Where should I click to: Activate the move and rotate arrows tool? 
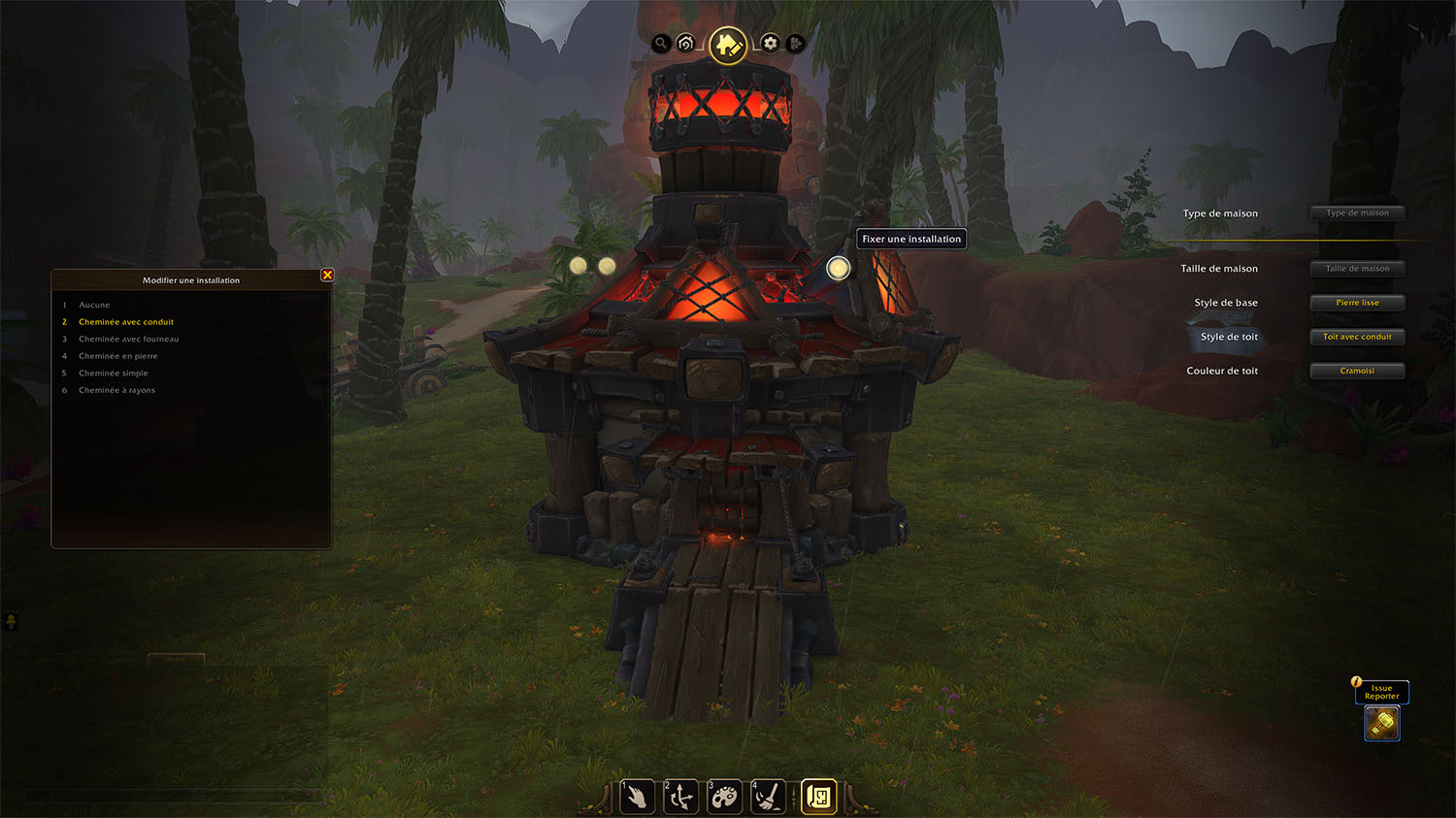tap(680, 798)
